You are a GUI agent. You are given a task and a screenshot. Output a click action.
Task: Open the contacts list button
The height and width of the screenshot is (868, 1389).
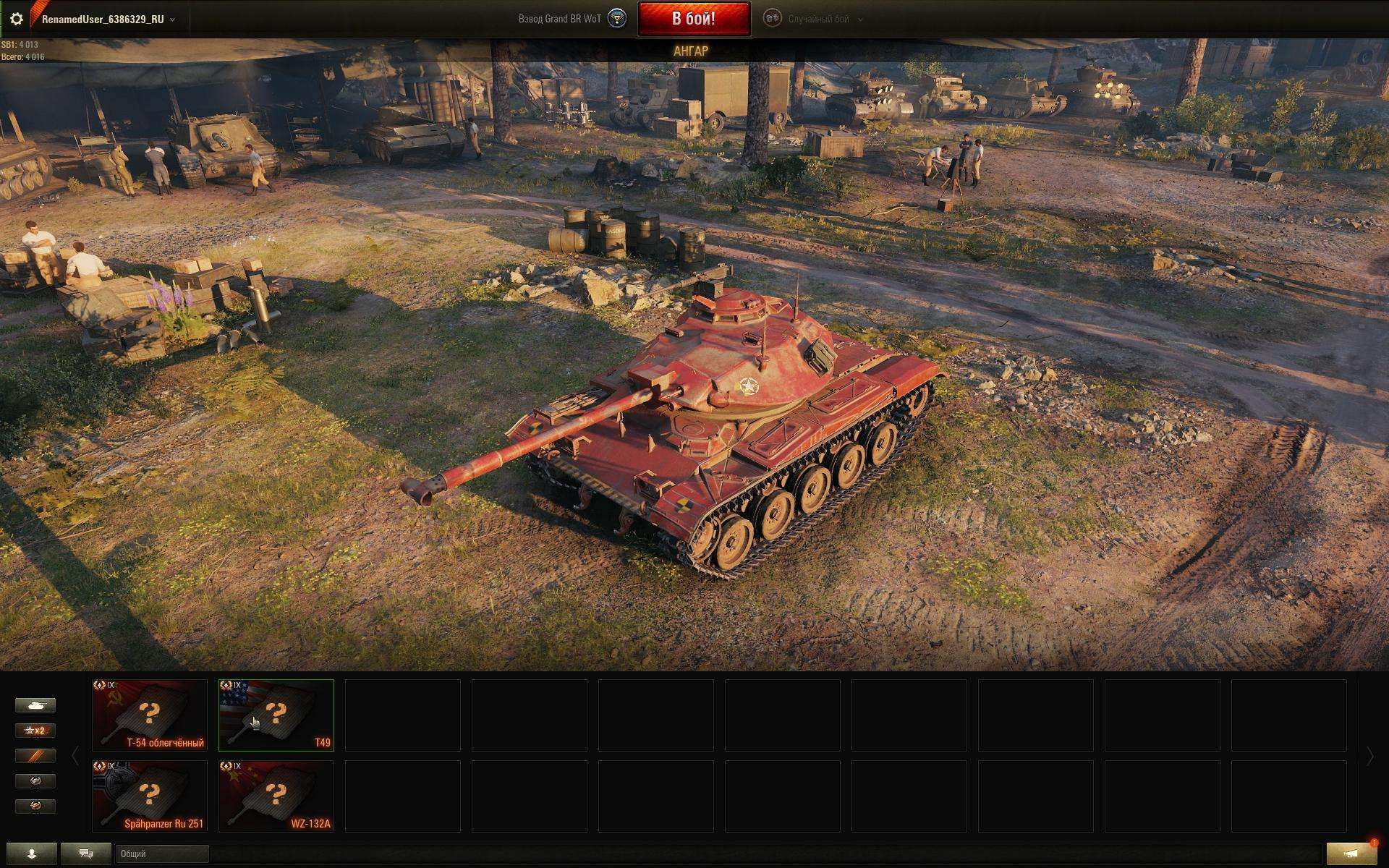[31, 854]
